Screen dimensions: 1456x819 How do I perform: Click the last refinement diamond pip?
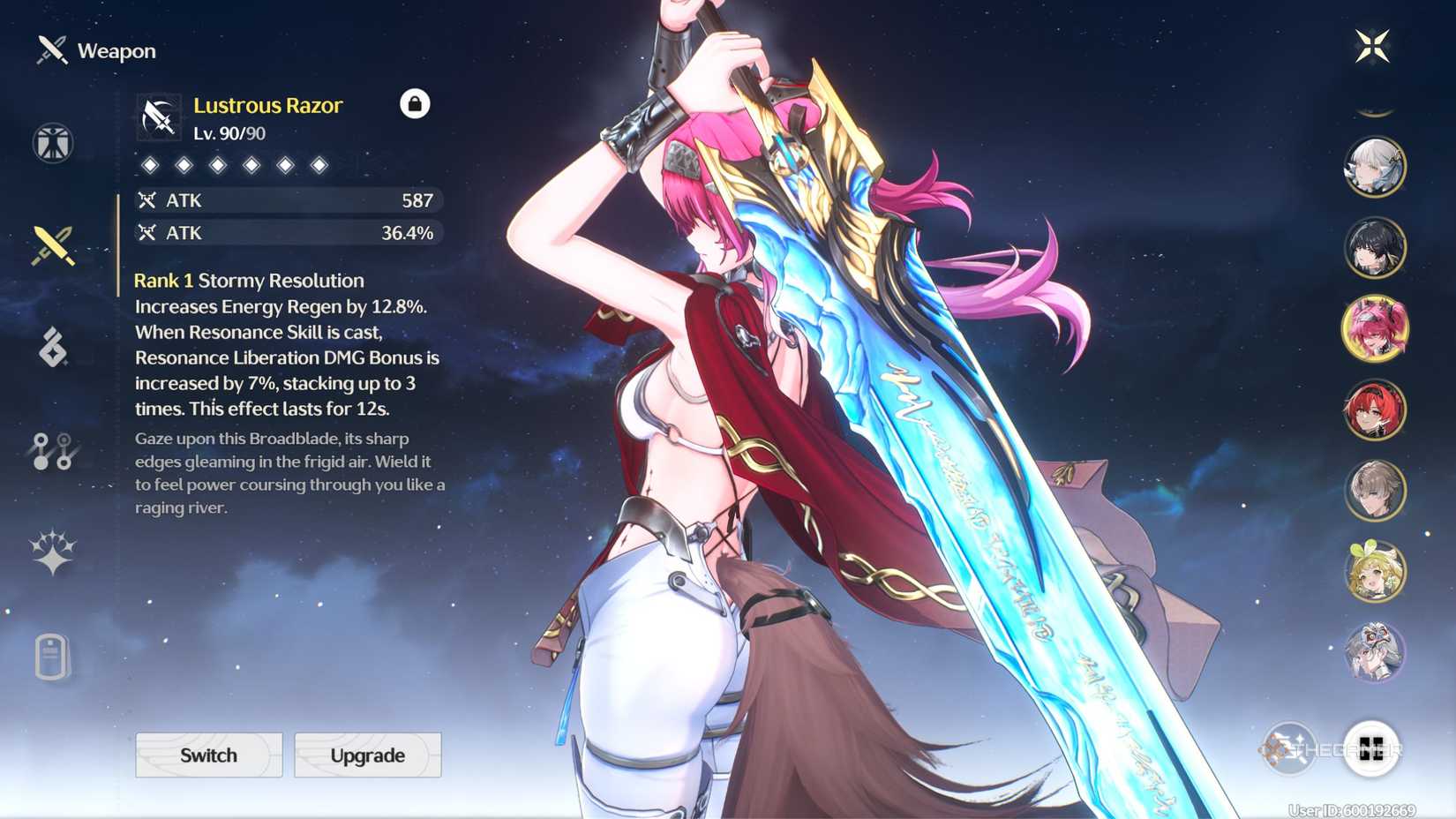click(x=319, y=164)
